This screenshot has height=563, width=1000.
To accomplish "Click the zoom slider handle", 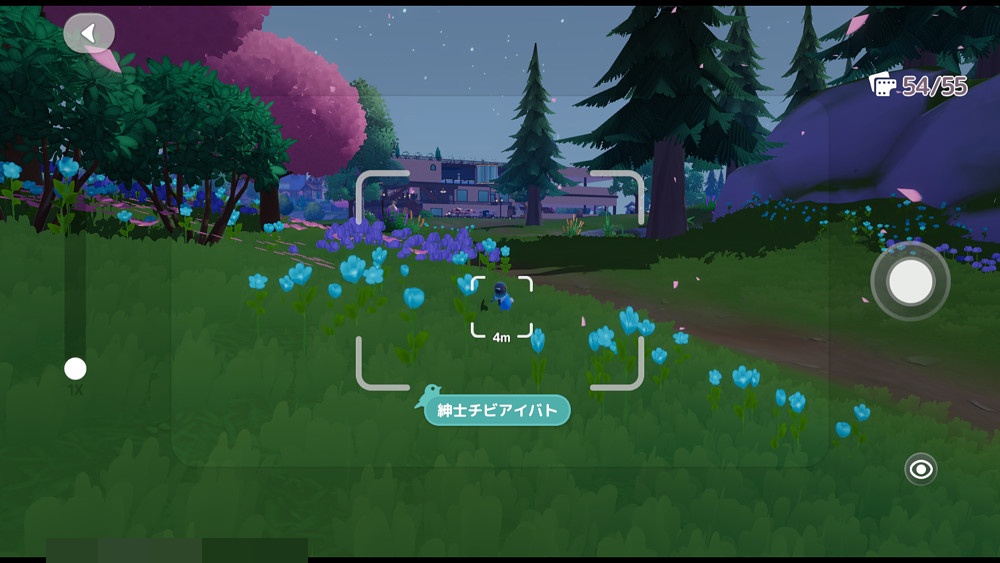I will click(75, 369).
